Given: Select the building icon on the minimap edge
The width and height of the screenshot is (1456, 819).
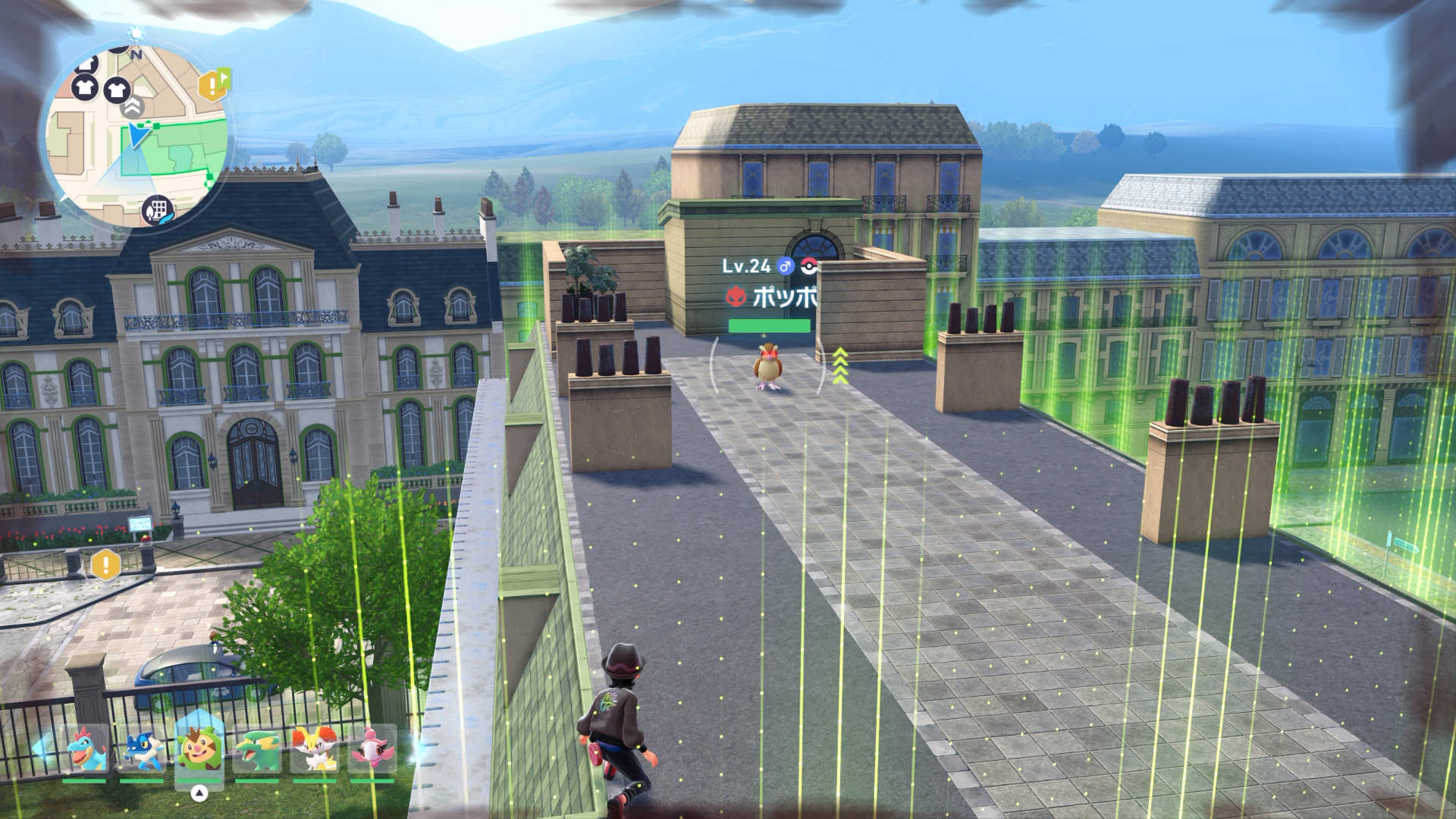Looking at the screenshot, I should [158, 209].
